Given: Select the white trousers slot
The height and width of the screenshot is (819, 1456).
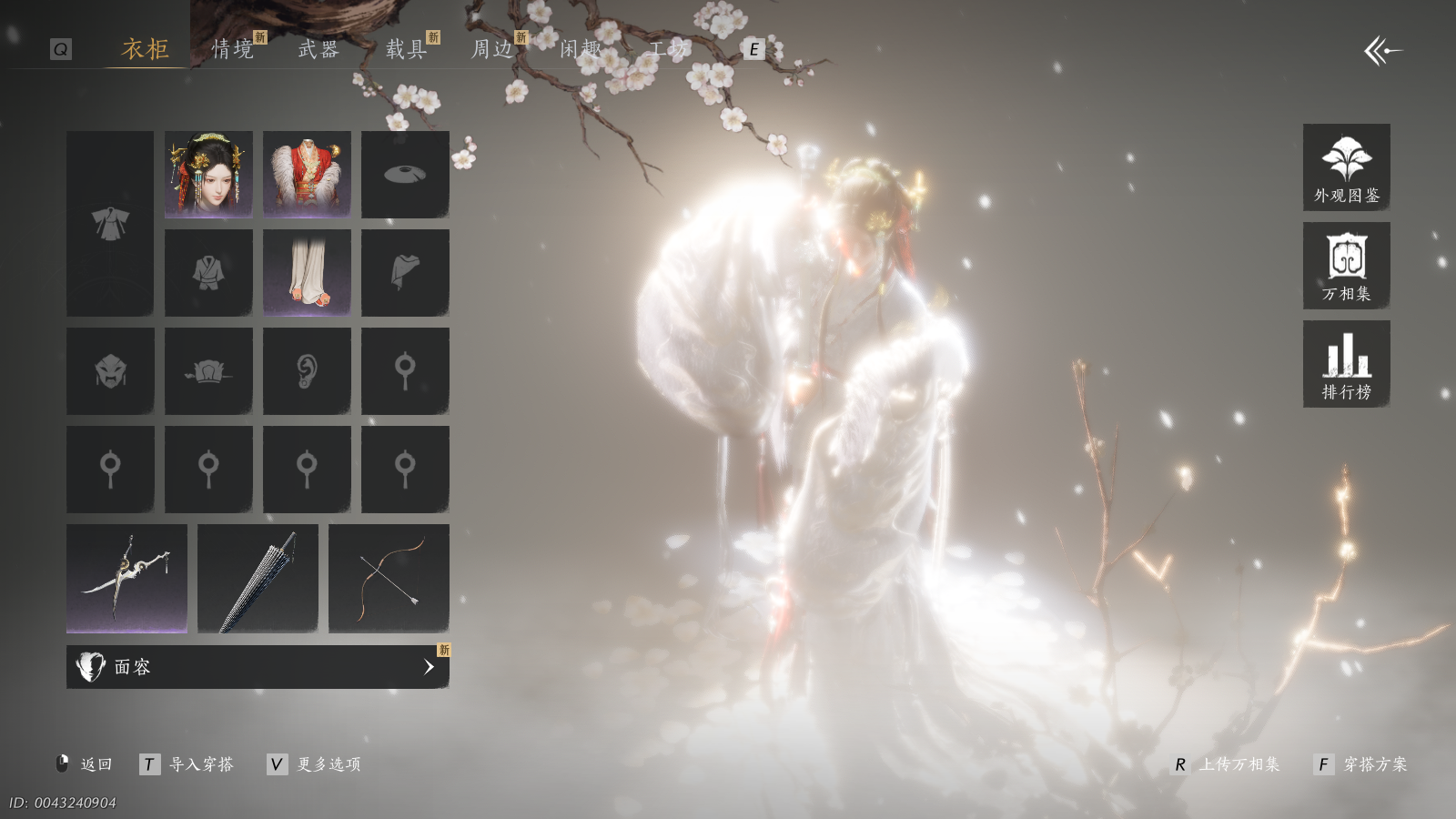Looking at the screenshot, I should 307,272.
